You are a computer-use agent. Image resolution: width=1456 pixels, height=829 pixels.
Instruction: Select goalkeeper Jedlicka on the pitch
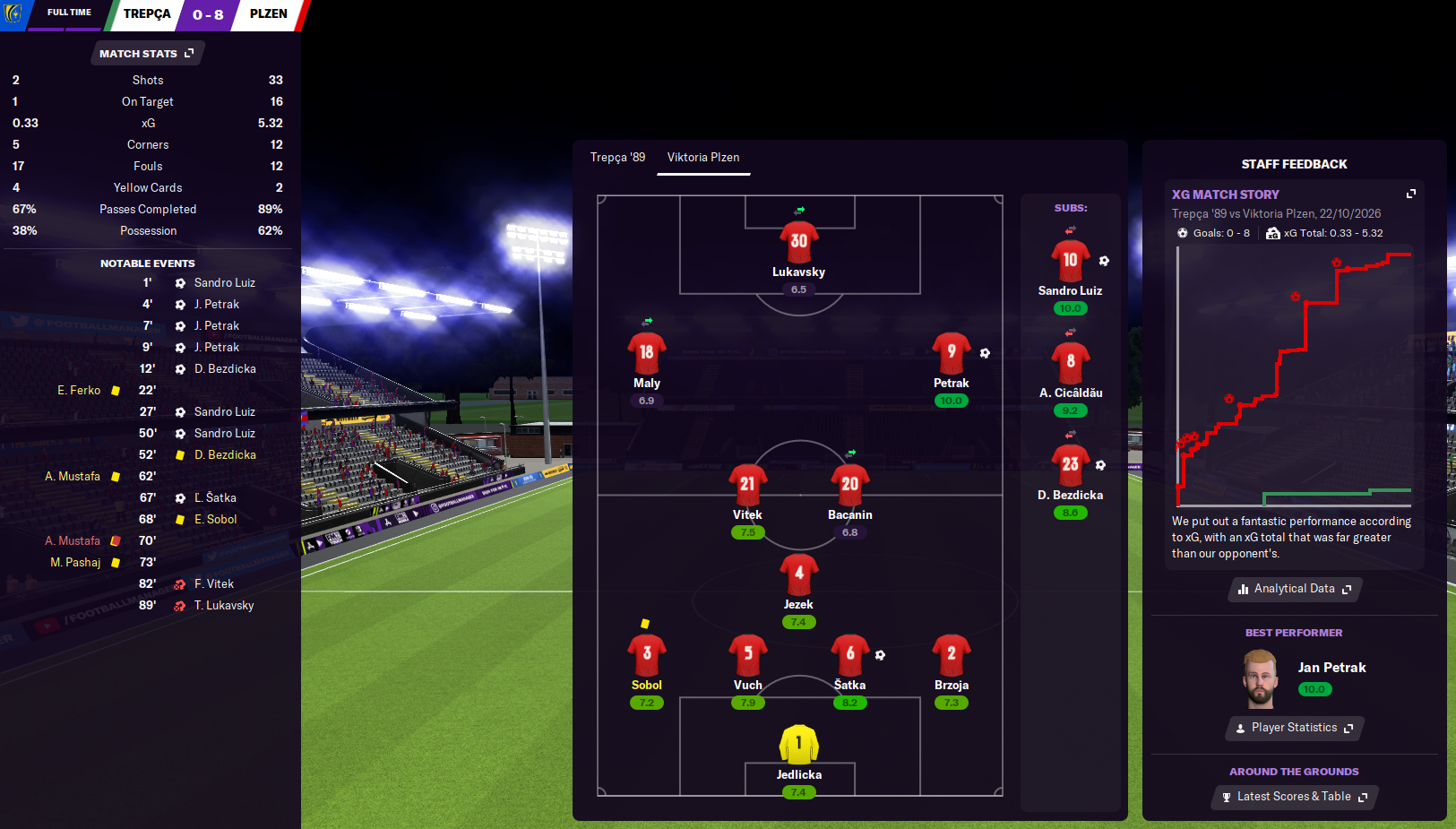[x=799, y=745]
